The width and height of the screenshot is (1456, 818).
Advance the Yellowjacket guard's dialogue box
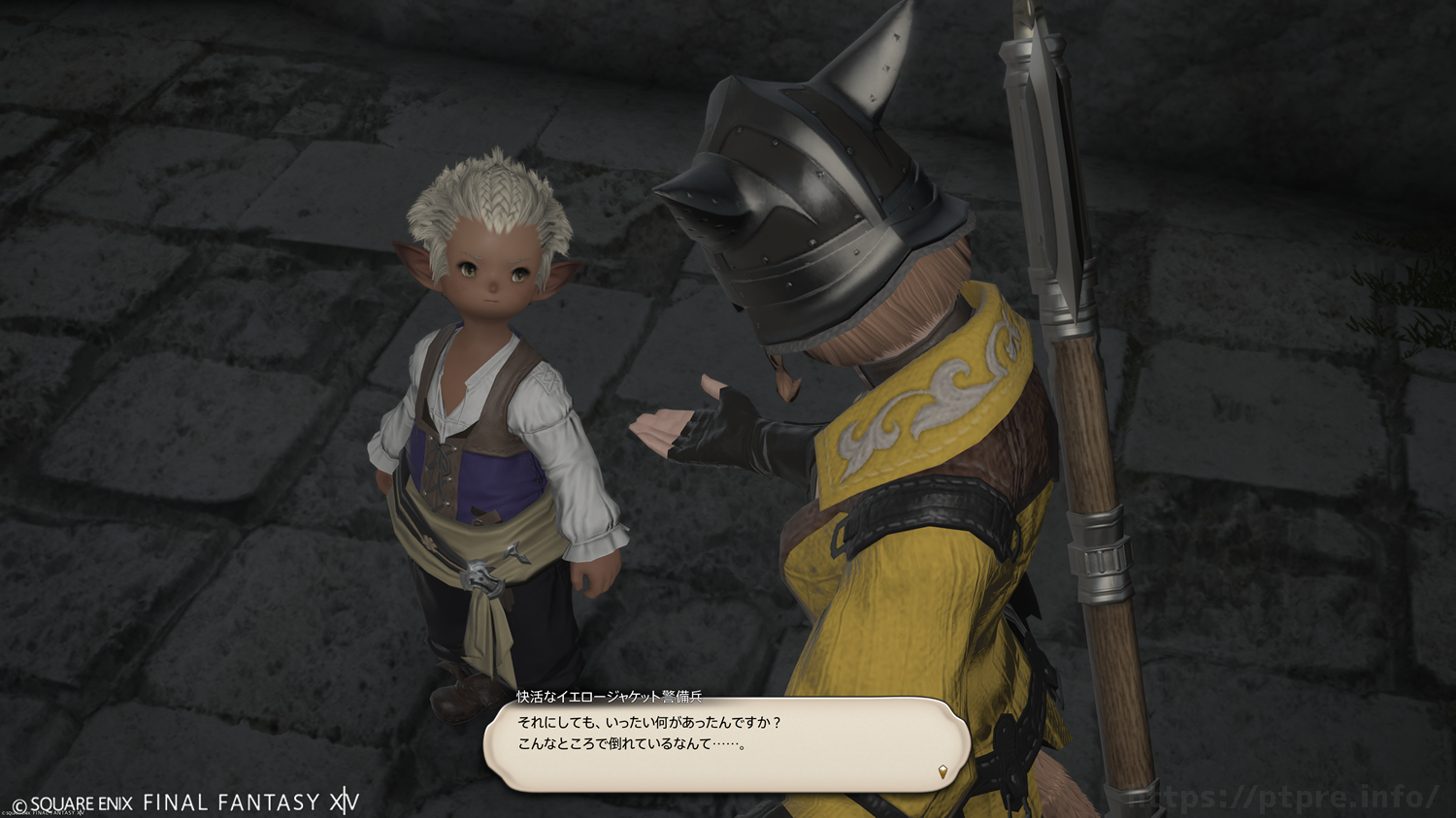(726, 743)
